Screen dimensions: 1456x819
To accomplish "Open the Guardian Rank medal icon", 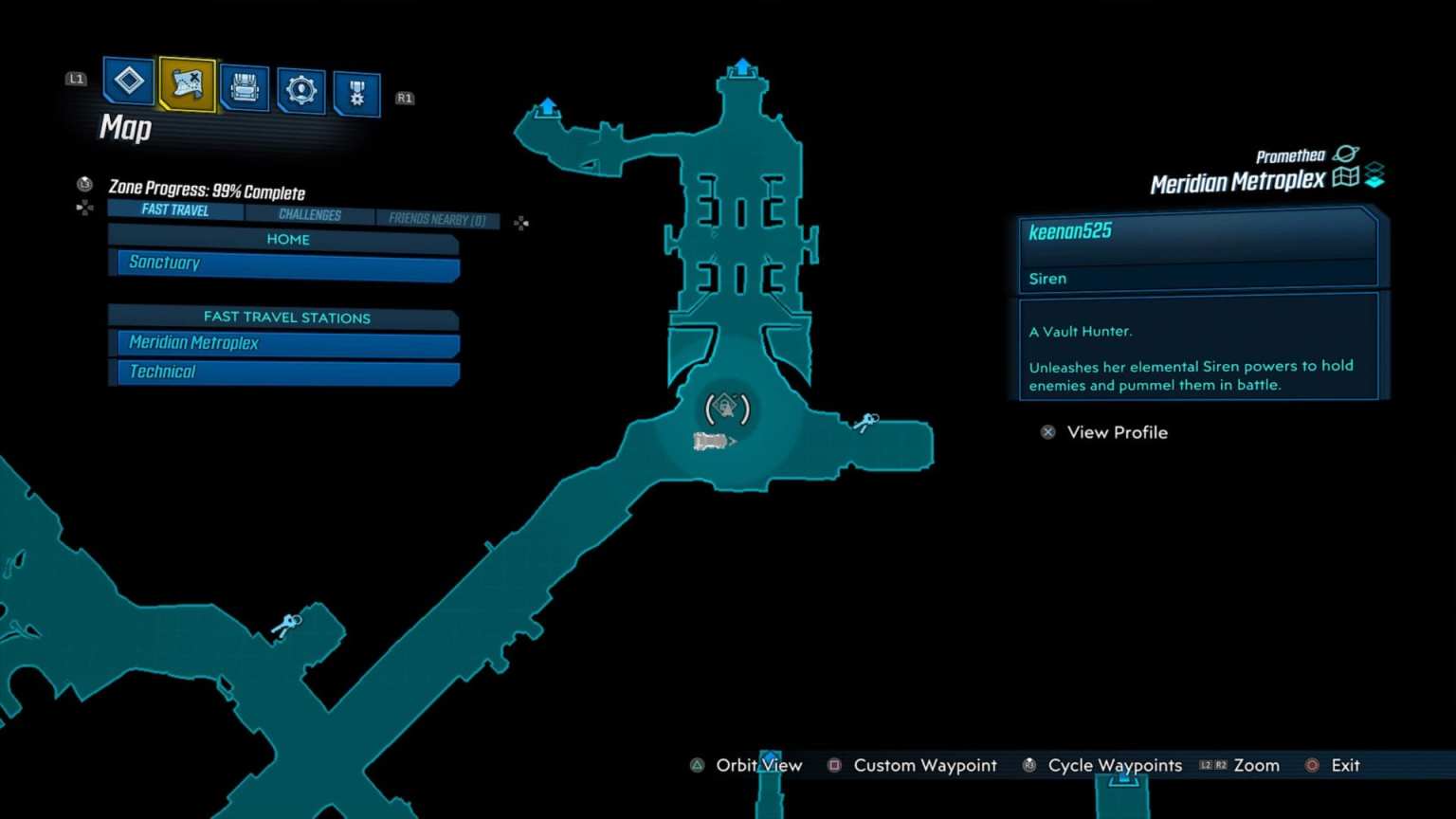I will tap(357, 85).
